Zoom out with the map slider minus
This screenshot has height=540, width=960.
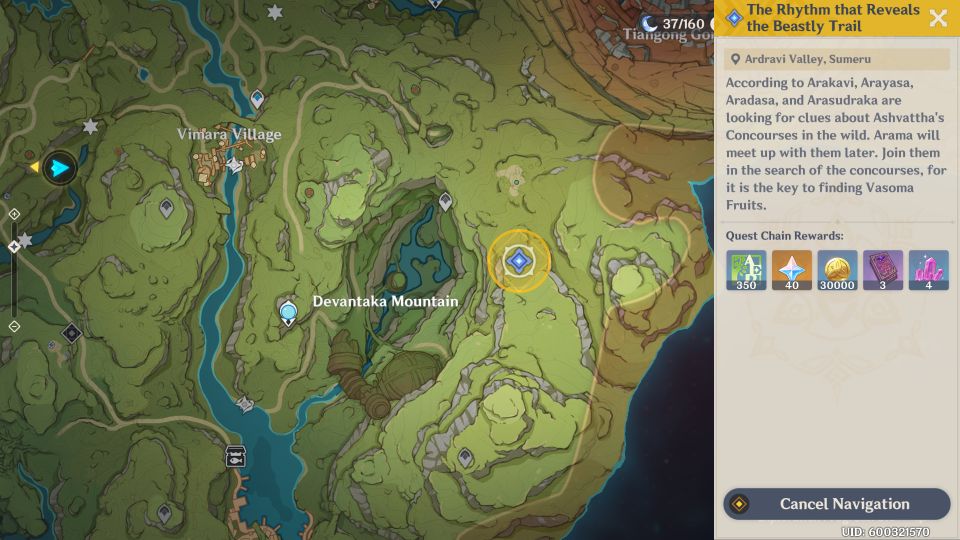point(14,326)
